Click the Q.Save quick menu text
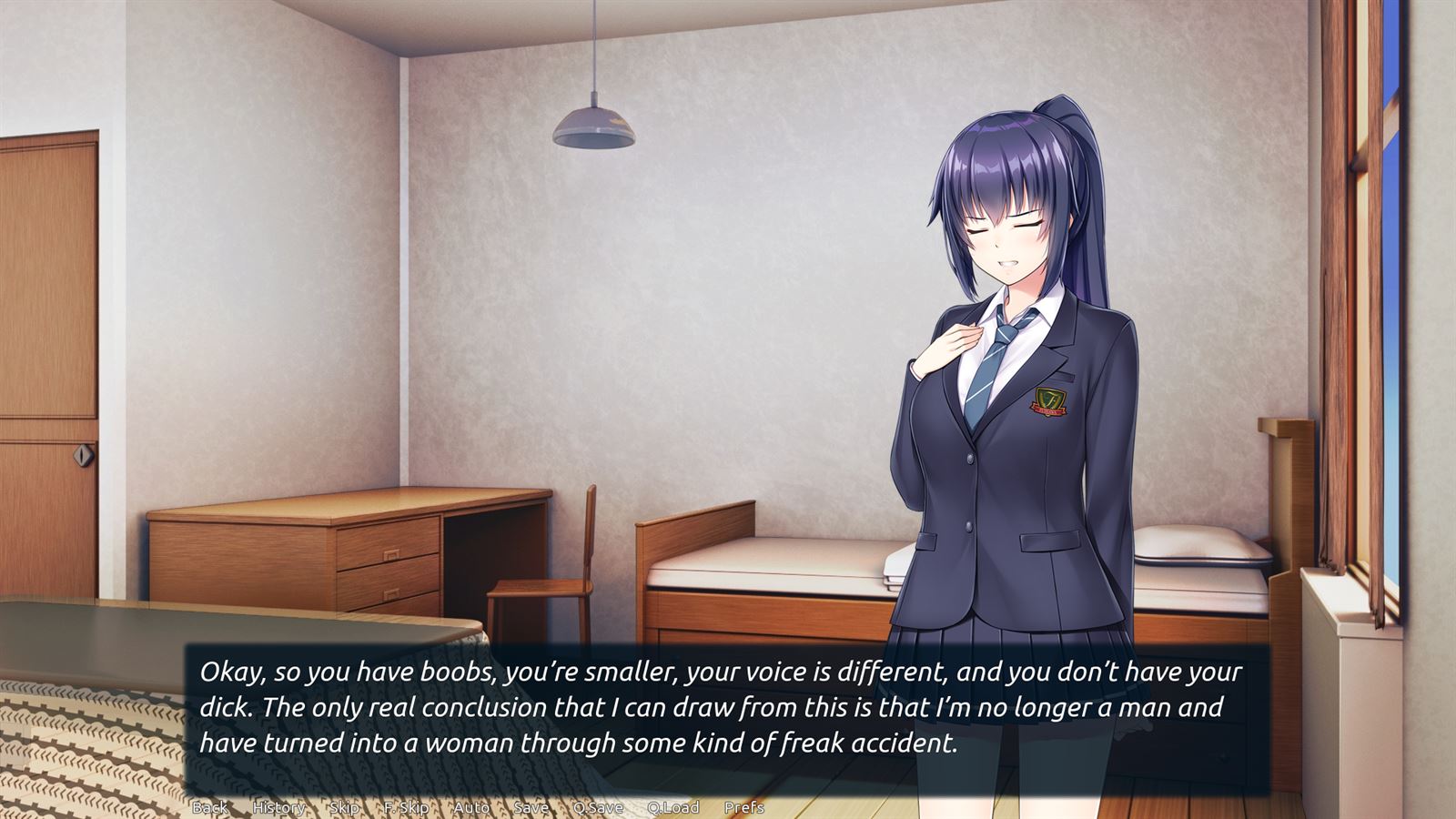The width and height of the screenshot is (1456, 819). tap(599, 807)
